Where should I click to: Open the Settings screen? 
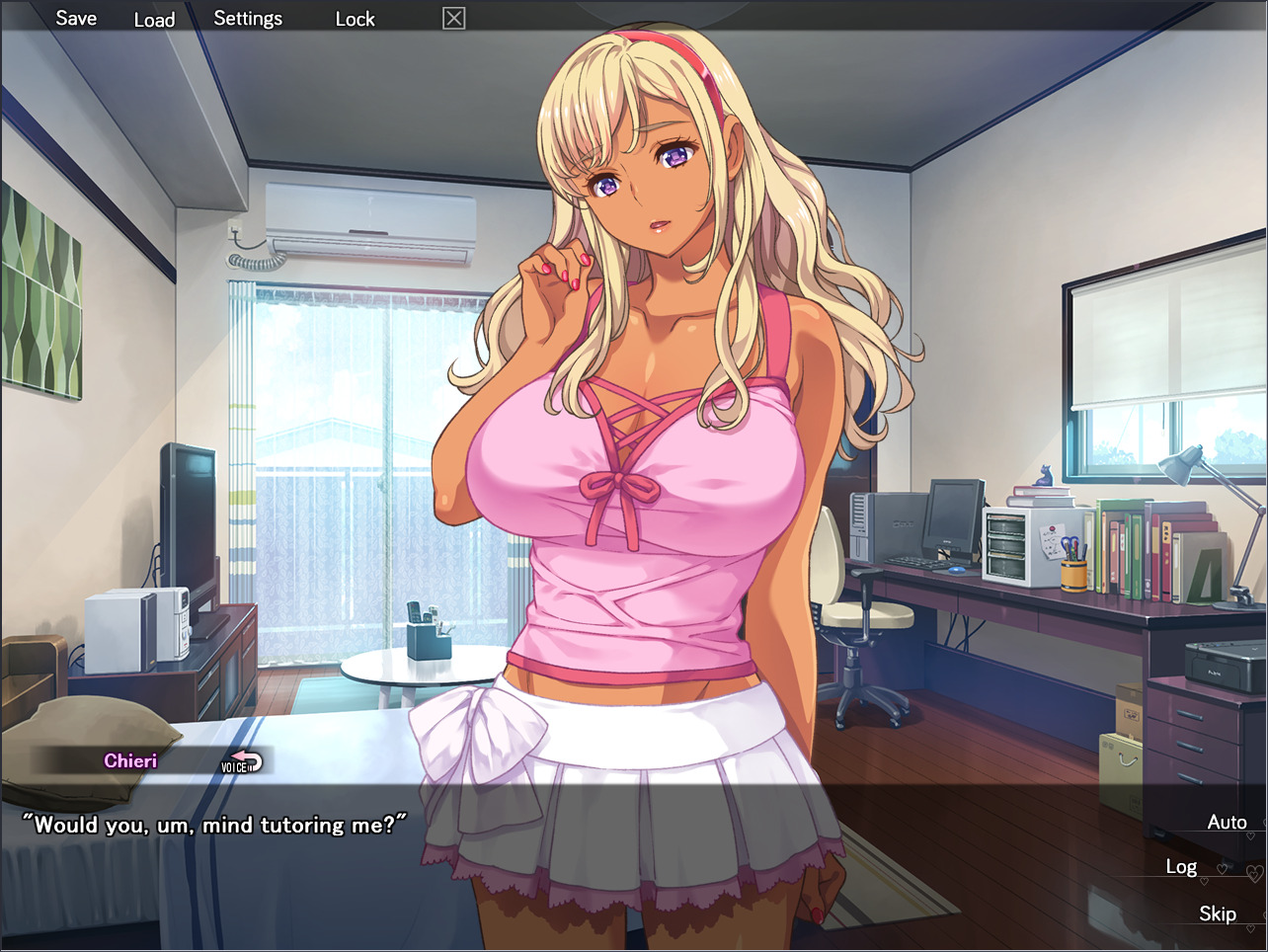point(248,17)
